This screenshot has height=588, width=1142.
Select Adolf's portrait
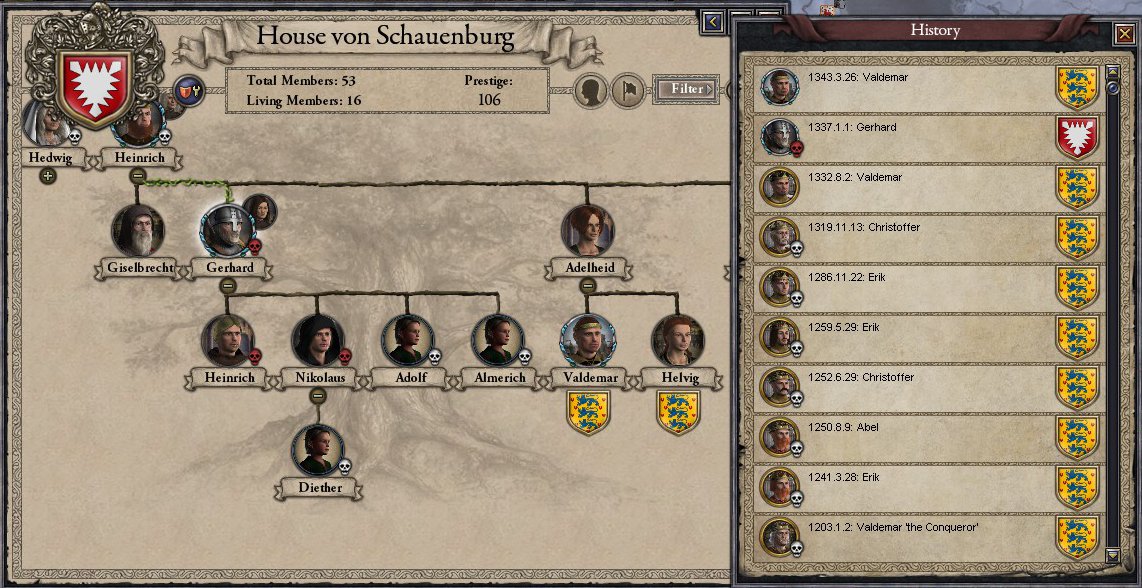pos(408,341)
